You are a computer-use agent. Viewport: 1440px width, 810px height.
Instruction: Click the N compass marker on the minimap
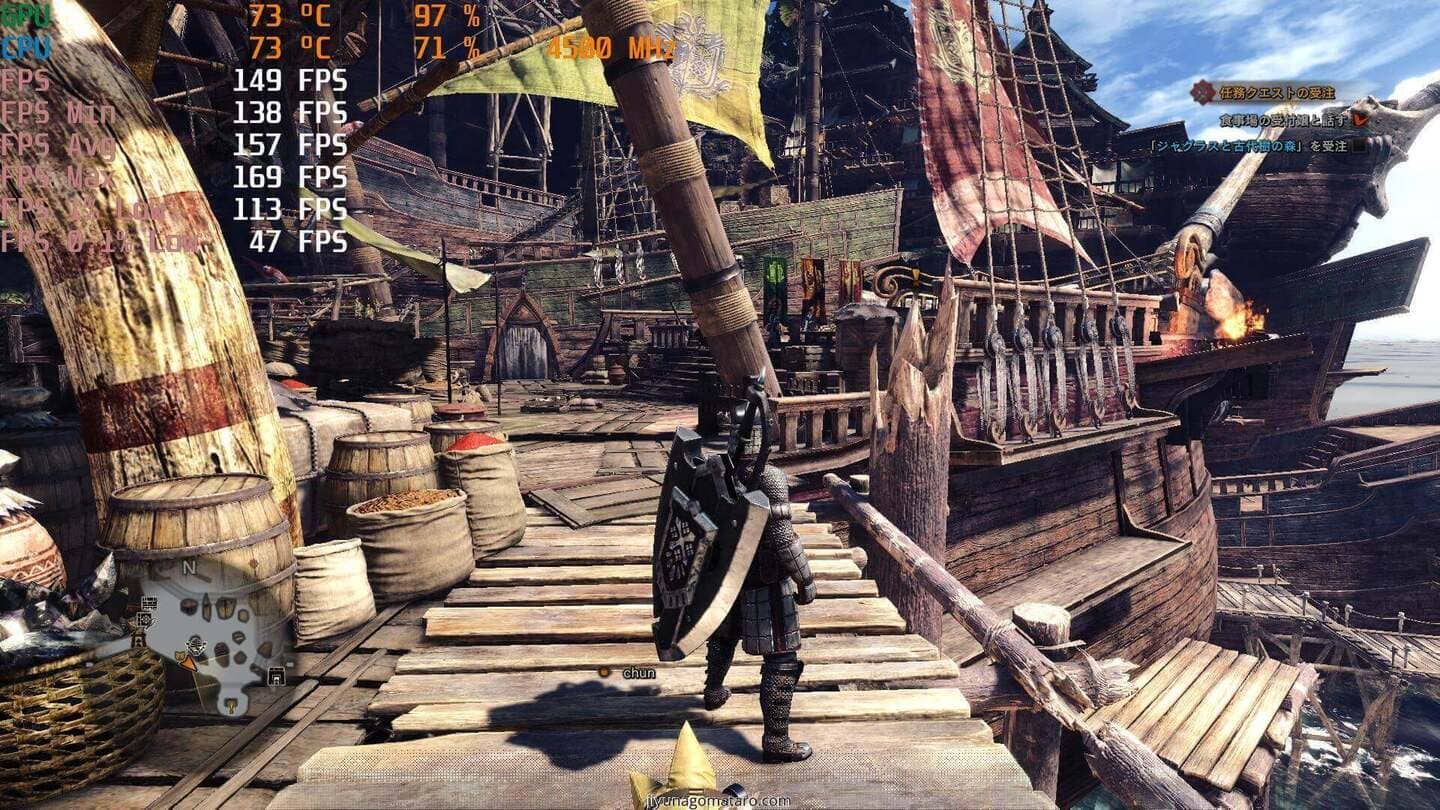(x=190, y=565)
